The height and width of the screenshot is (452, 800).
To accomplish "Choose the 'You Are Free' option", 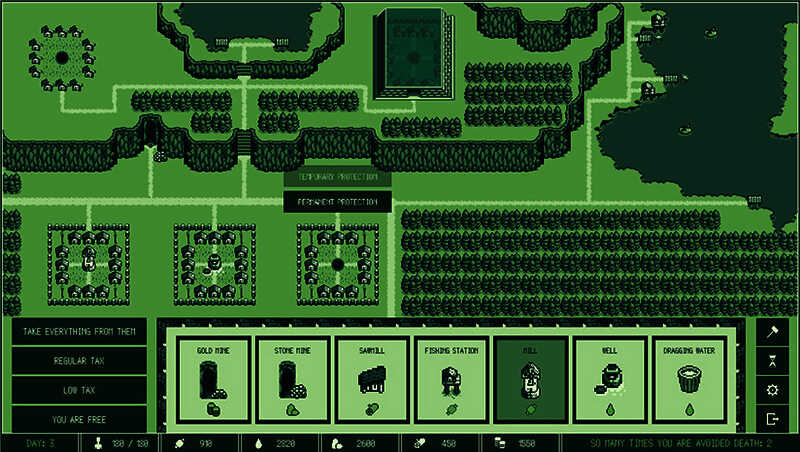I will tap(80, 419).
